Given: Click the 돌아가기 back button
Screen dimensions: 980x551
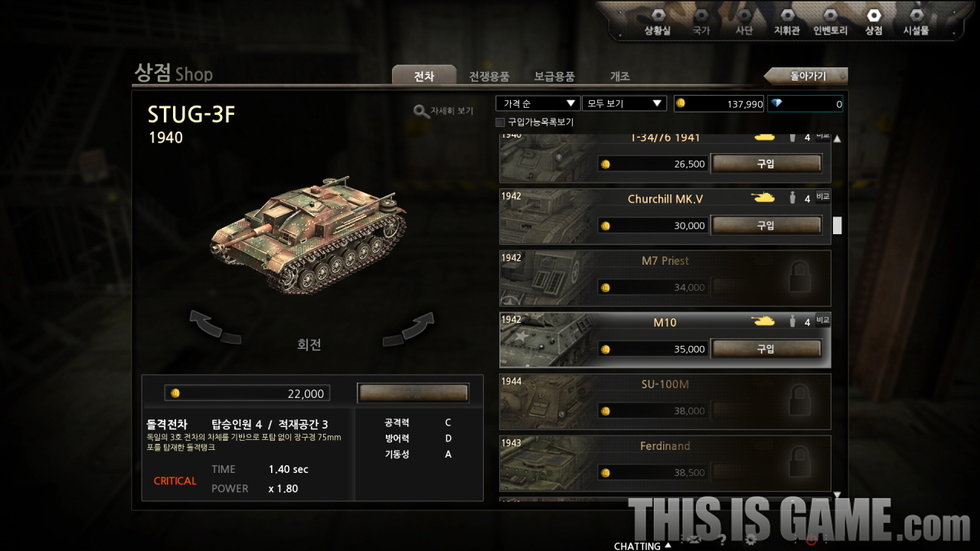Looking at the screenshot, I should point(806,76).
